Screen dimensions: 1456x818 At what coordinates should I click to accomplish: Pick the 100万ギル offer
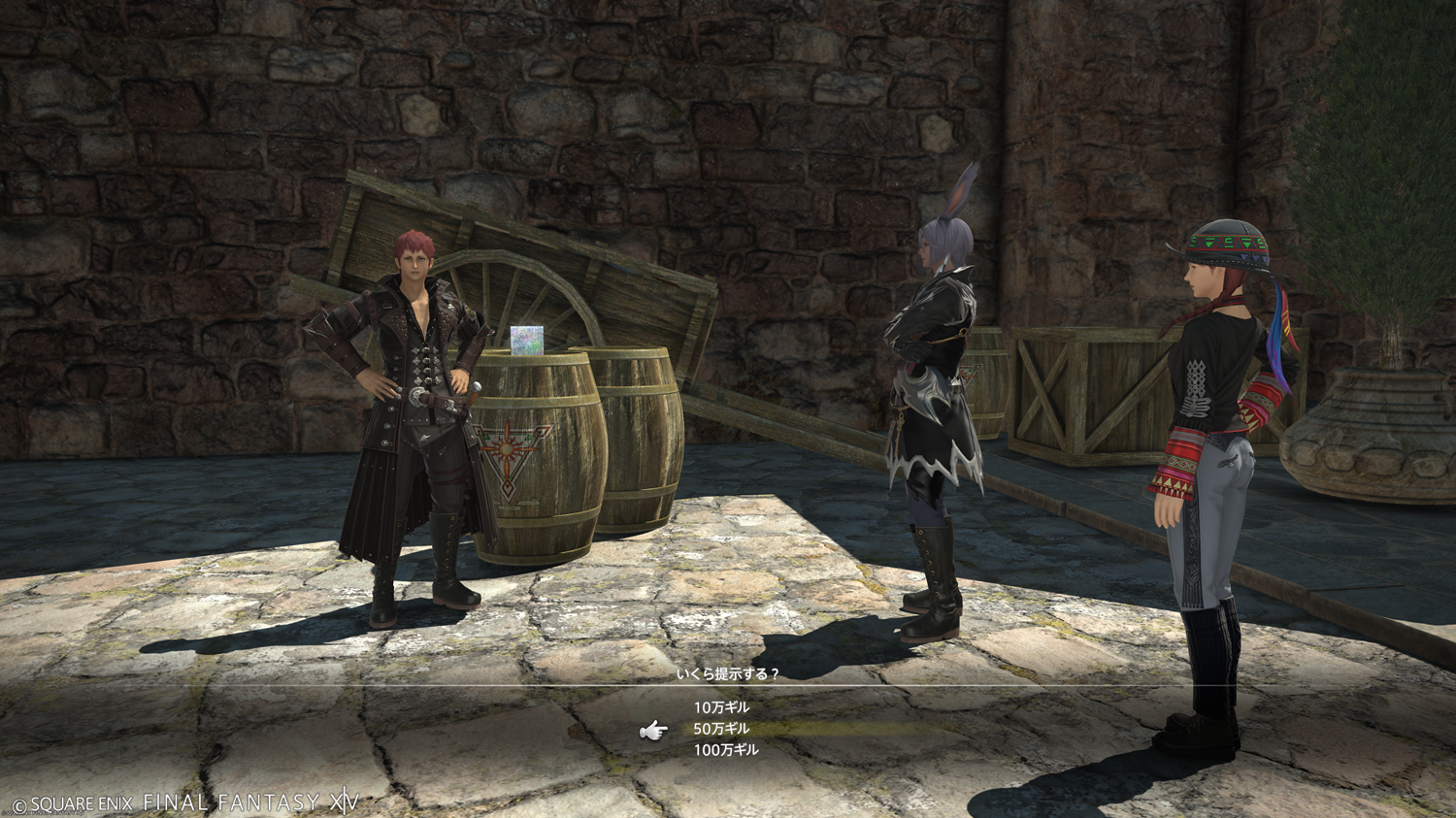point(725,750)
